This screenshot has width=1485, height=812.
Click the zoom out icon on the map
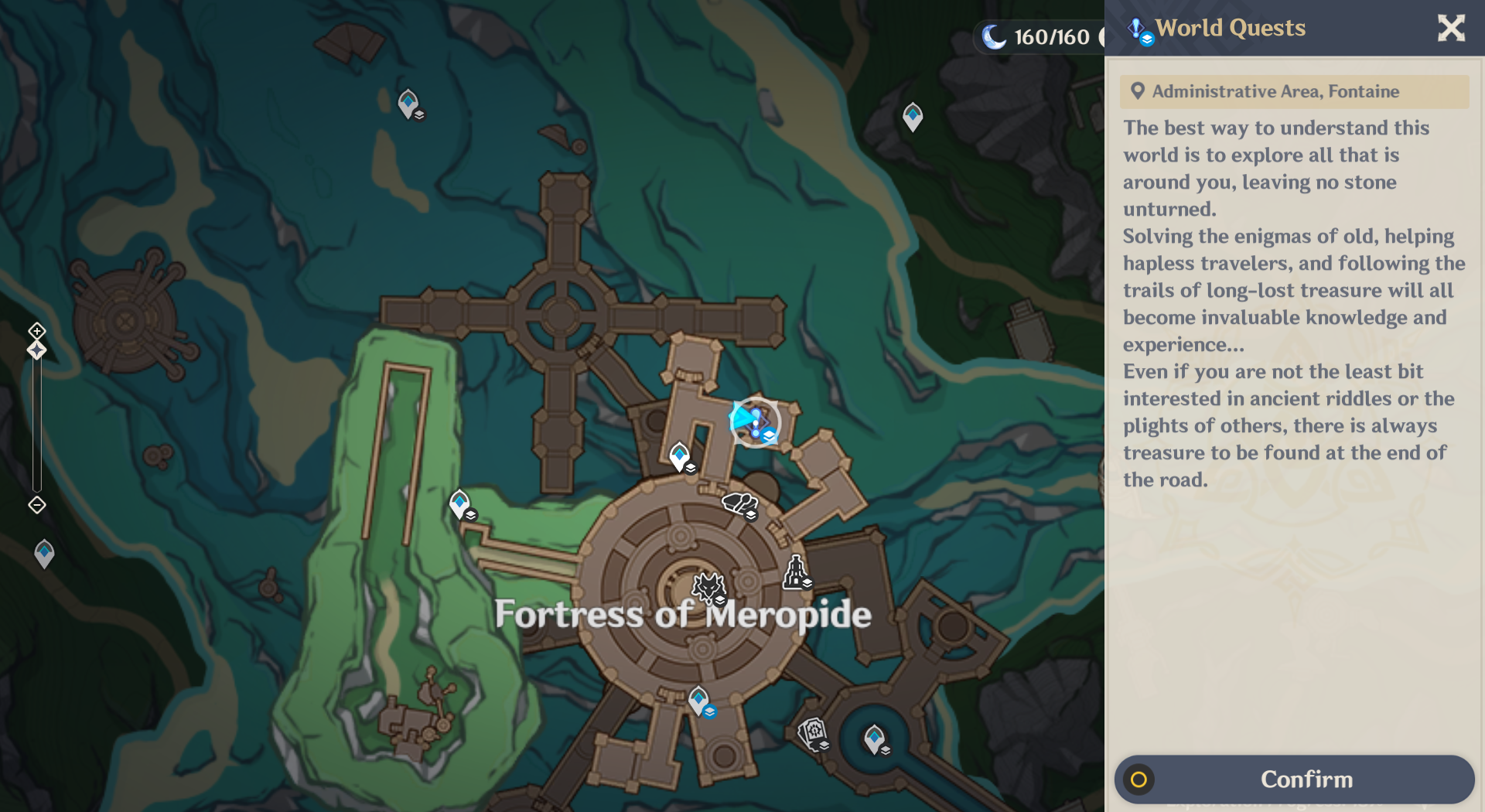(x=36, y=504)
